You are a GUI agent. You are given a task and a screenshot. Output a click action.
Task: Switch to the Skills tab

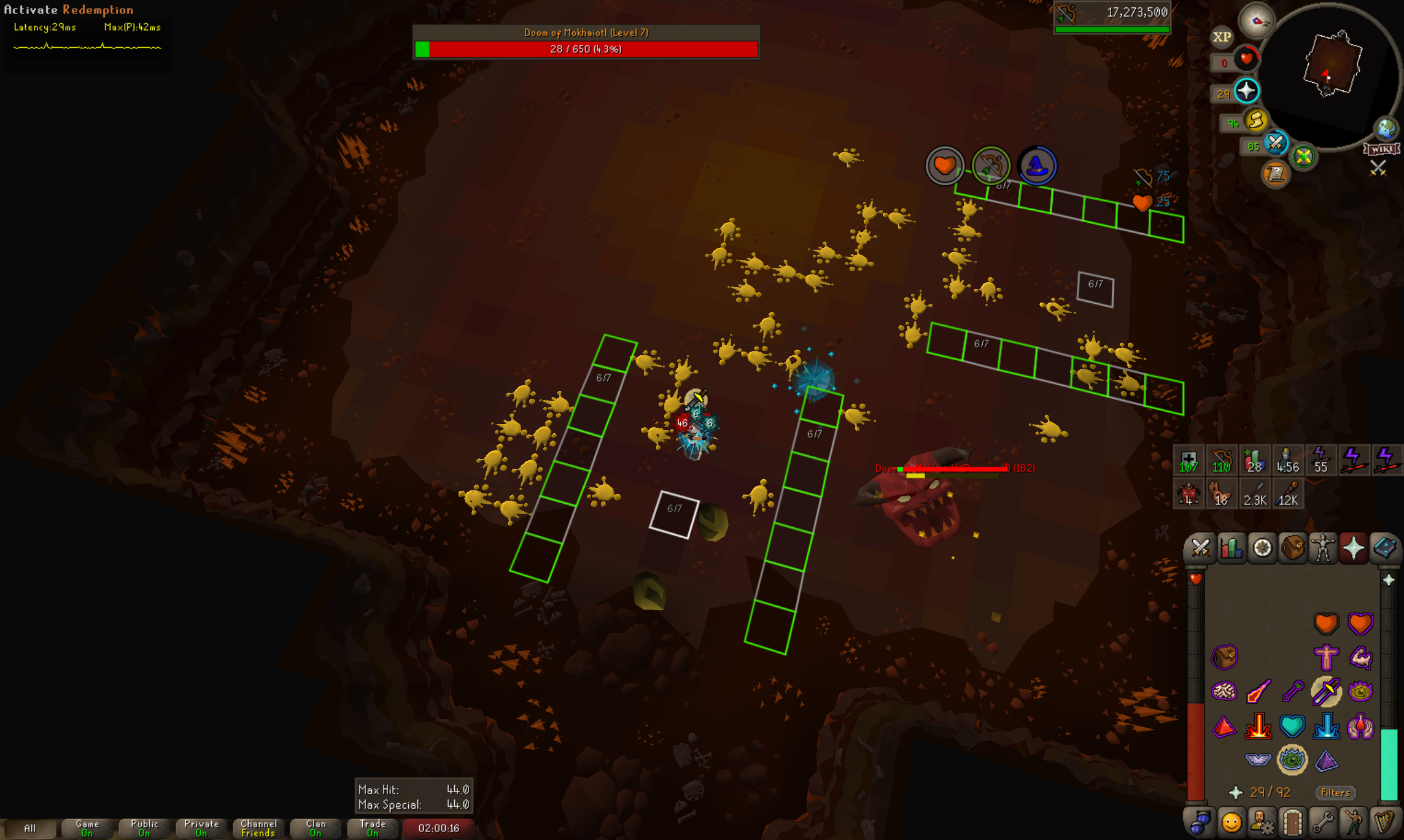(x=1231, y=547)
